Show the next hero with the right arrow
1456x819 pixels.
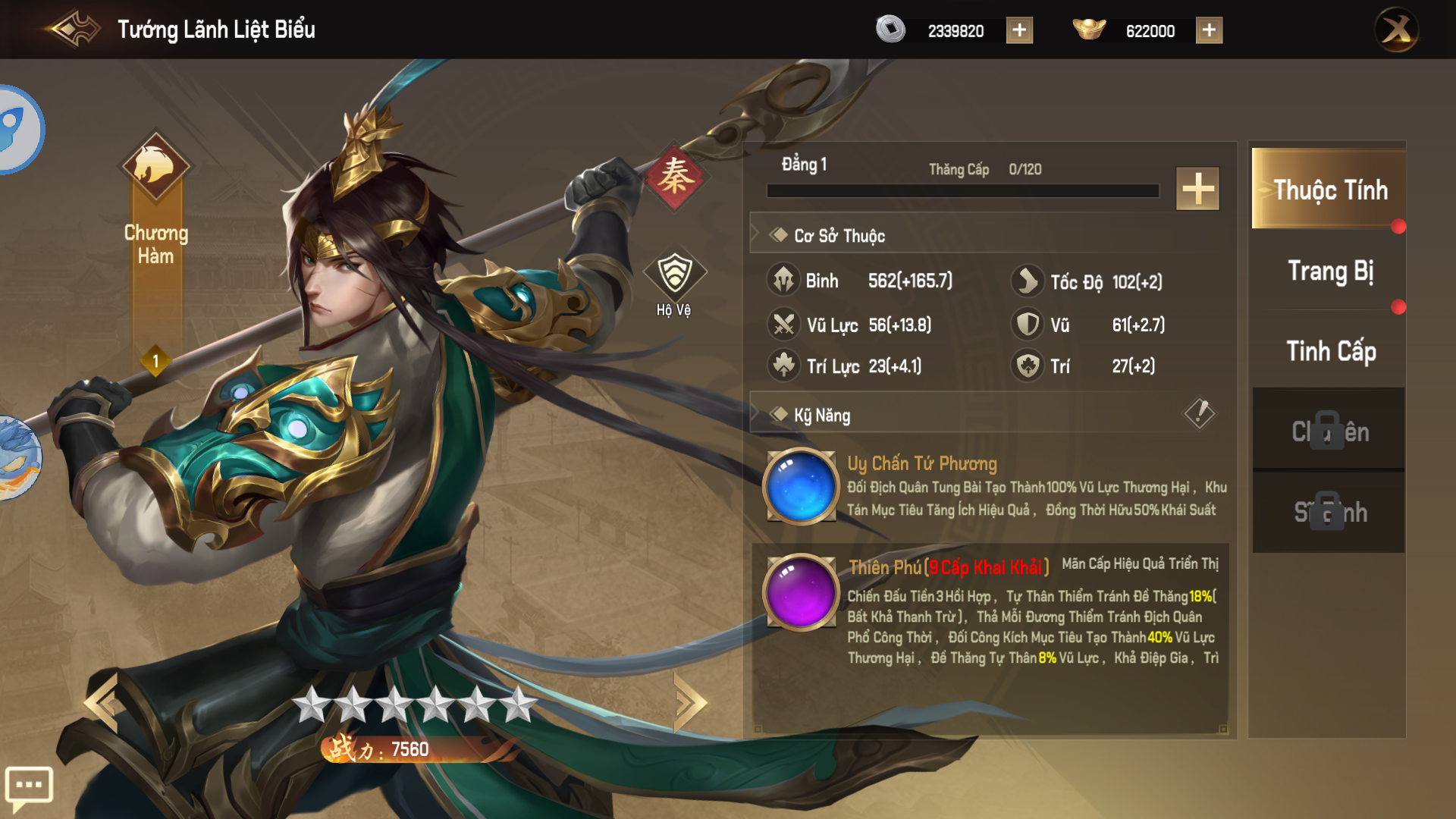click(x=689, y=703)
